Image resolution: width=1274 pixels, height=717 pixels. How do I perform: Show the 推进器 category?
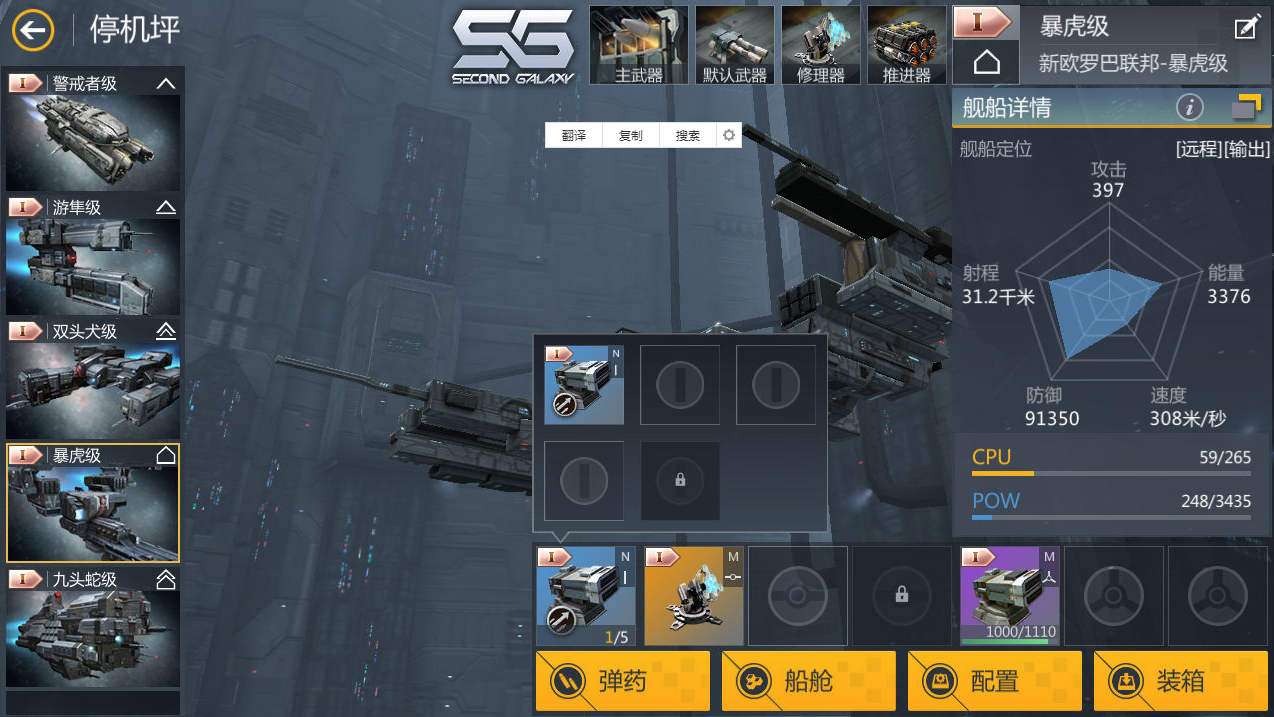pos(906,46)
